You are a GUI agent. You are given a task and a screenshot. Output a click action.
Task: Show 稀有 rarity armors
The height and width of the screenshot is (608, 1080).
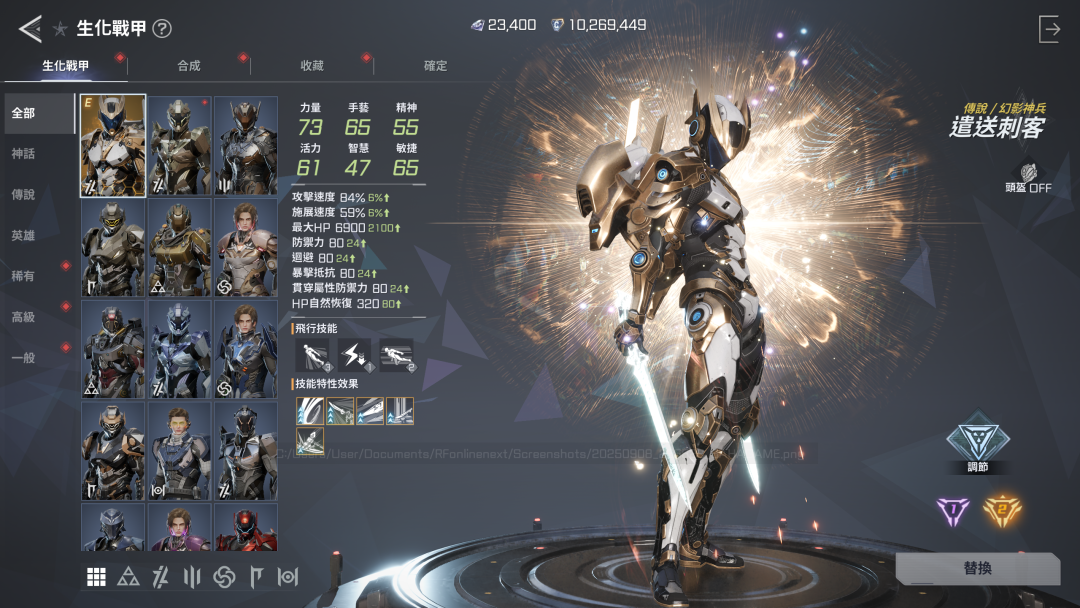pyautogui.click(x=24, y=277)
